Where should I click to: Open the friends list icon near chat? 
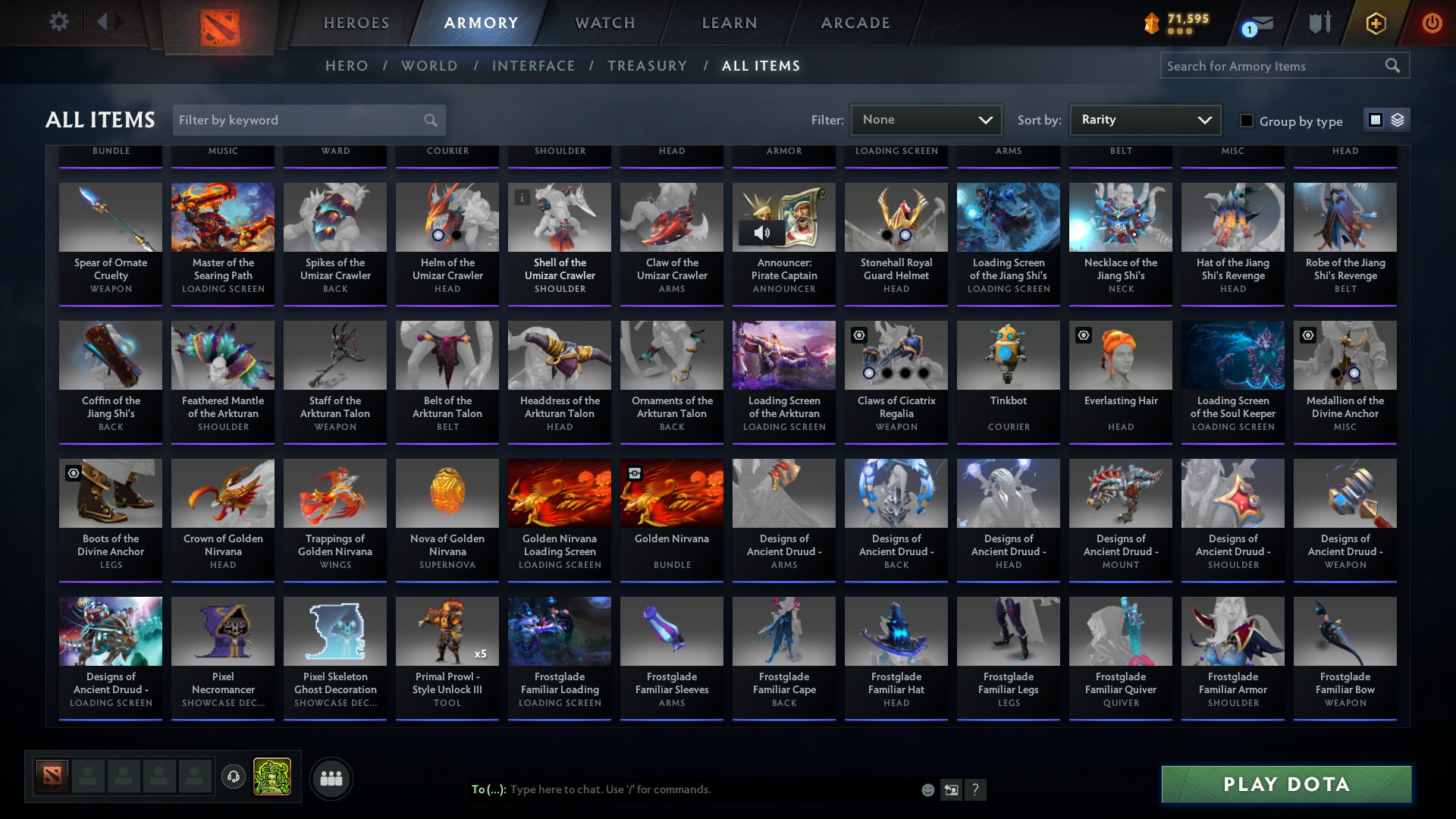(x=331, y=778)
